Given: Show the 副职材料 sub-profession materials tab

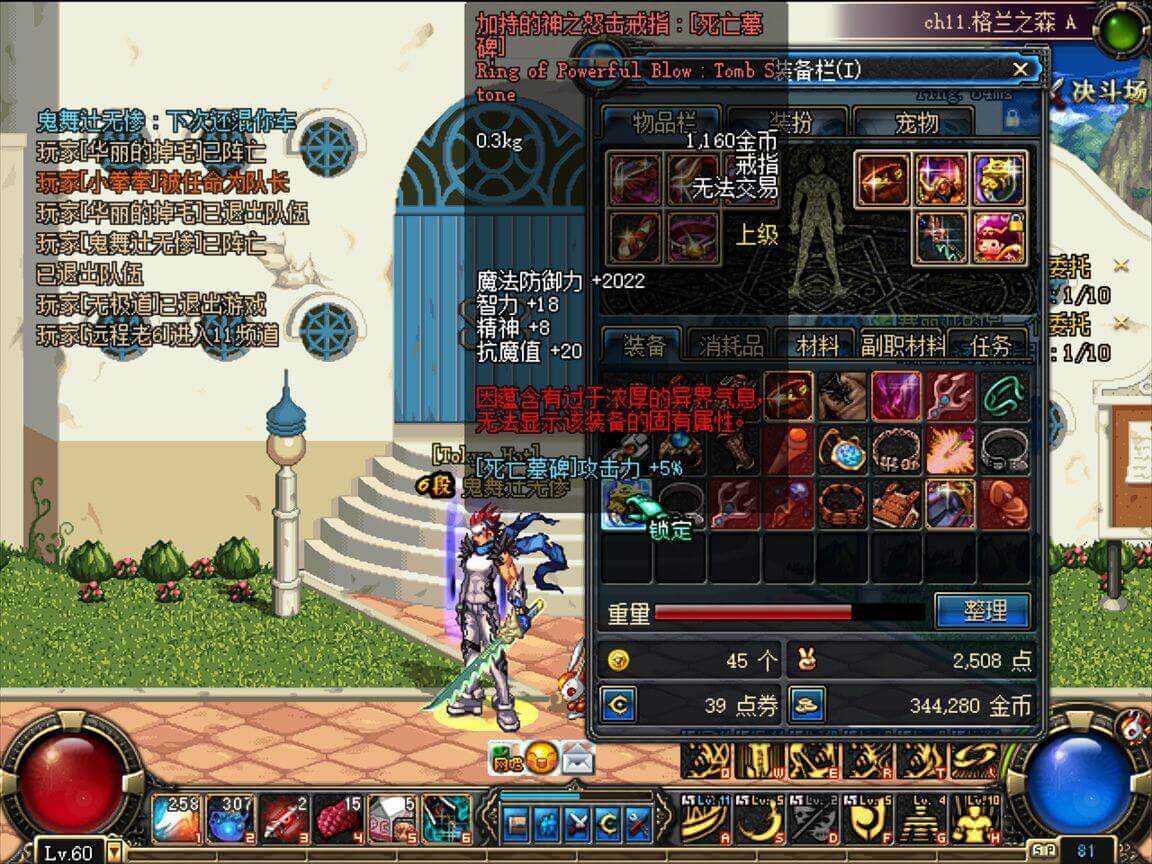Looking at the screenshot, I should (x=902, y=346).
